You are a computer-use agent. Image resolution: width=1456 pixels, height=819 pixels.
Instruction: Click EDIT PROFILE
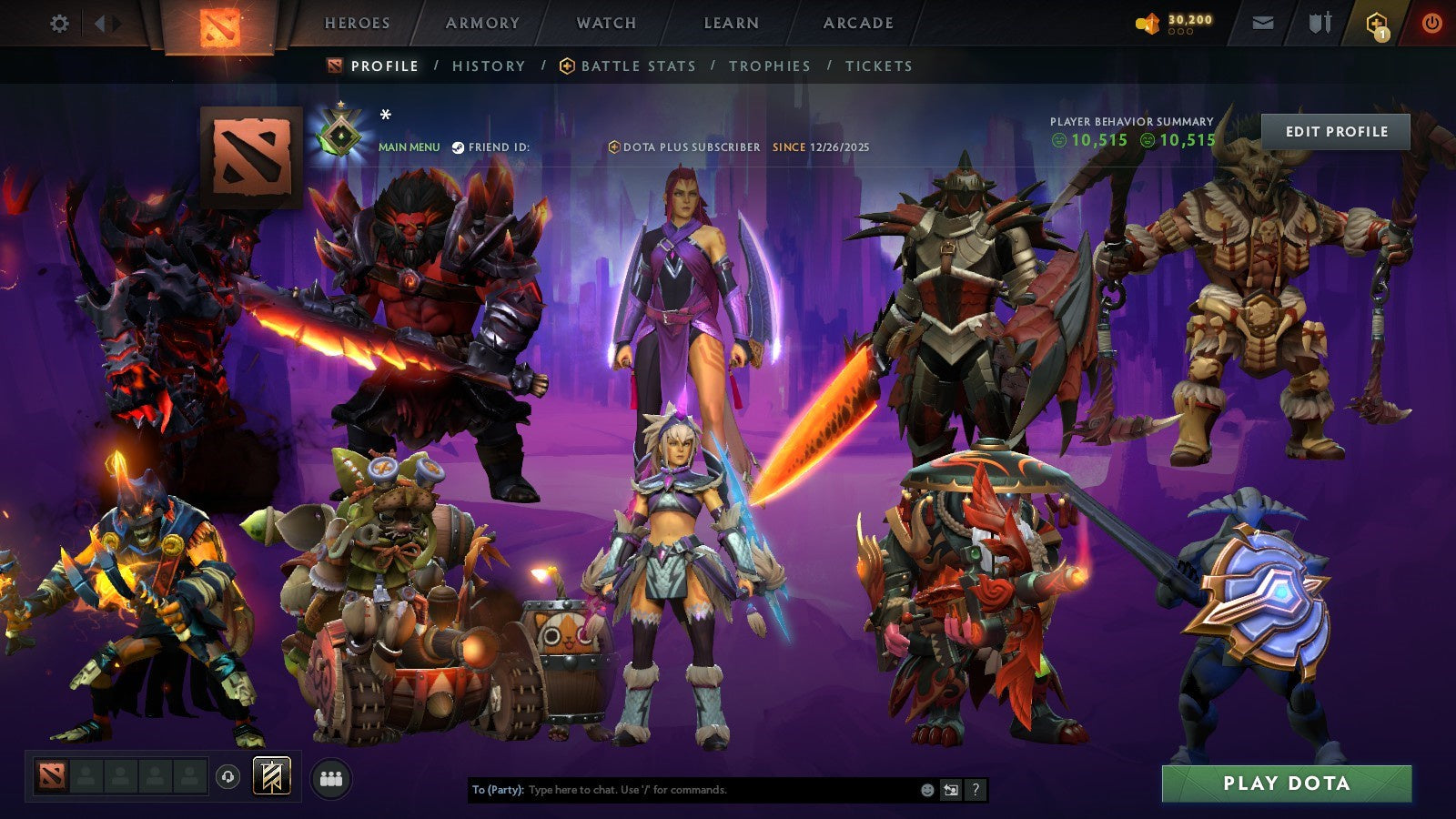pos(1334,131)
